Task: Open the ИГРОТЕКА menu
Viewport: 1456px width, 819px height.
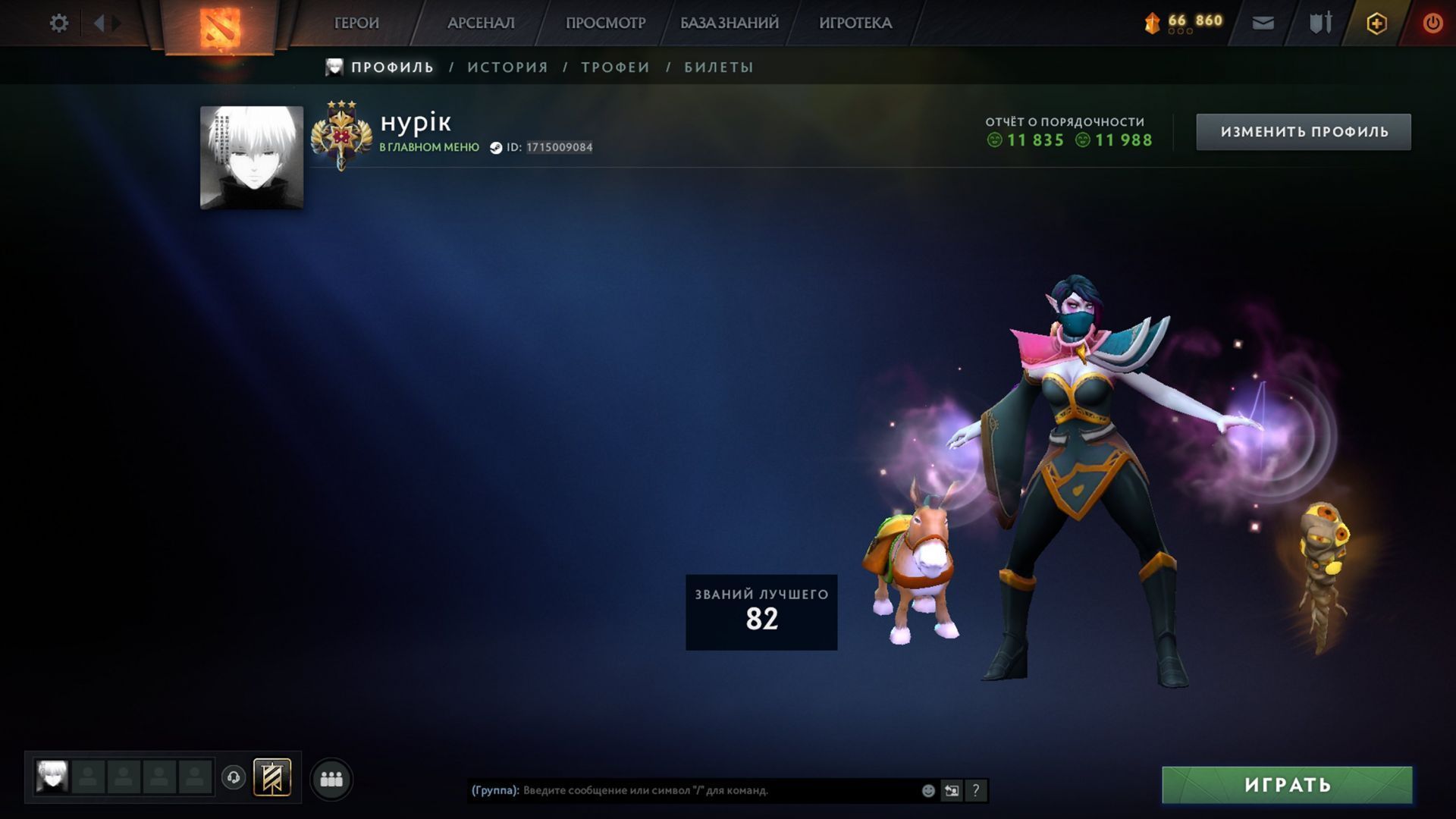Action: 855,24
